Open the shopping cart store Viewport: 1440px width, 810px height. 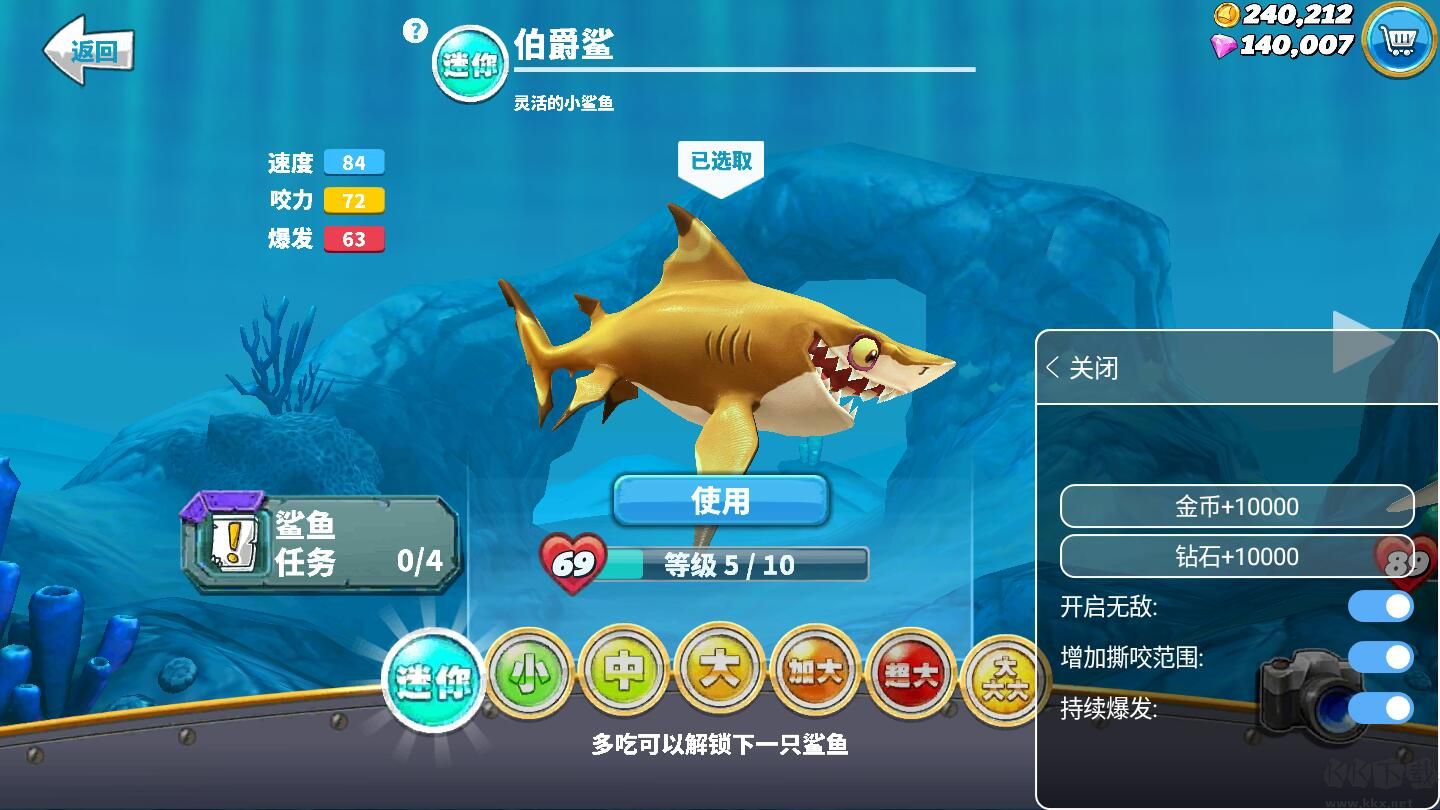[1399, 38]
